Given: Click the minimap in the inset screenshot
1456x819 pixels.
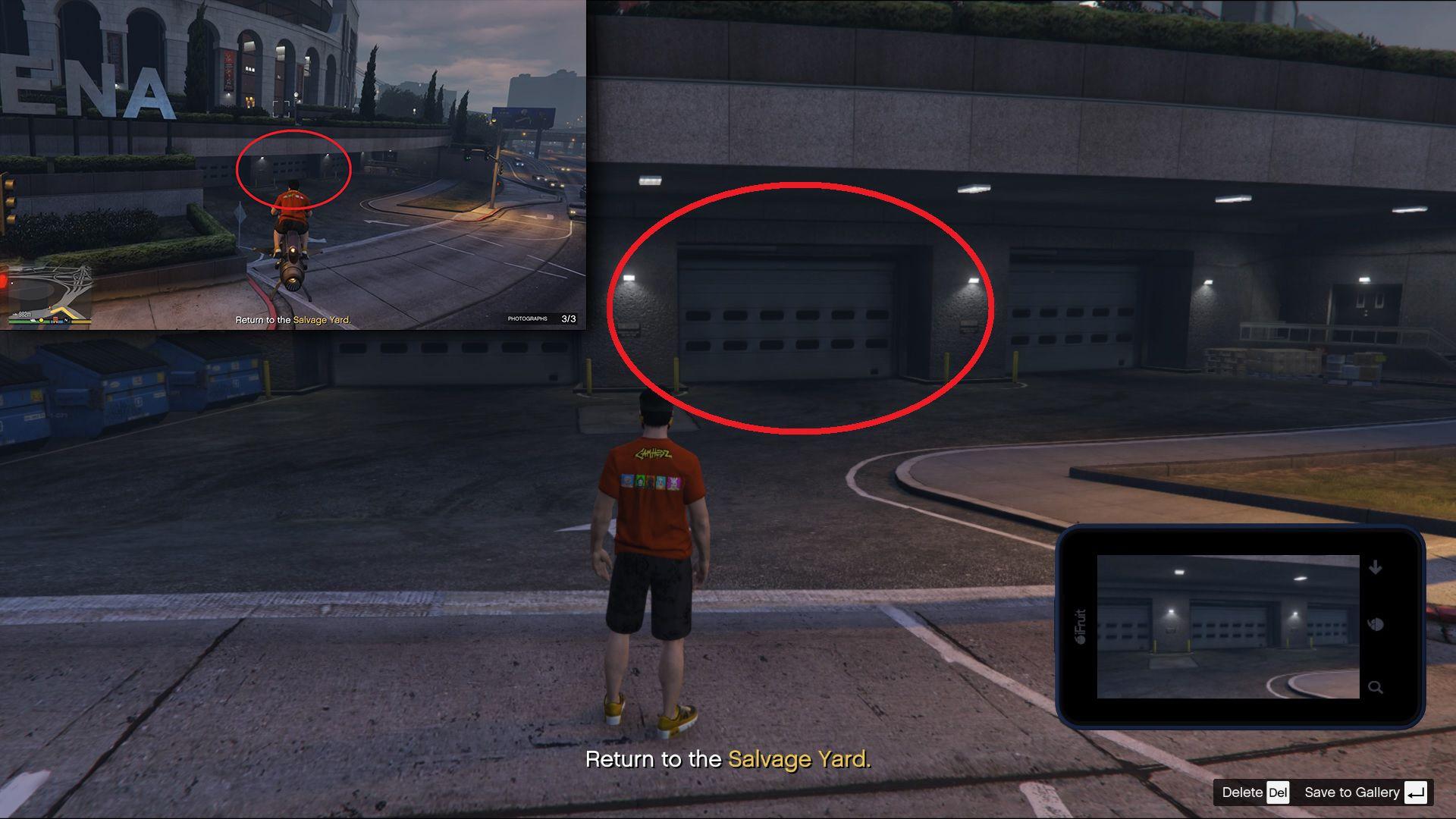Looking at the screenshot, I should (x=47, y=296).
